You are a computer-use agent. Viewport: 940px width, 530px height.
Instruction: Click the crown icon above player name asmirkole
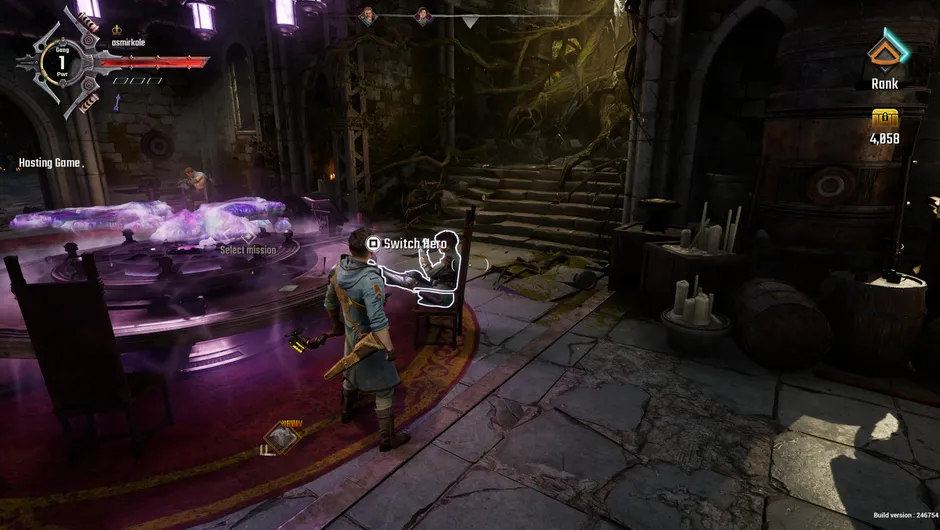coord(116,30)
